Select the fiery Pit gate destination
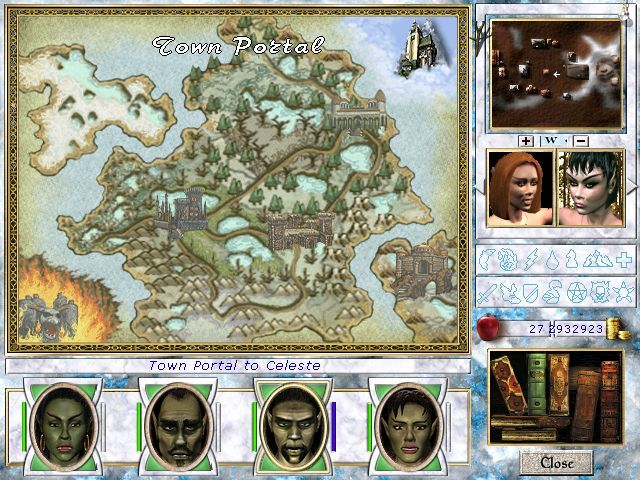 pos(50,316)
